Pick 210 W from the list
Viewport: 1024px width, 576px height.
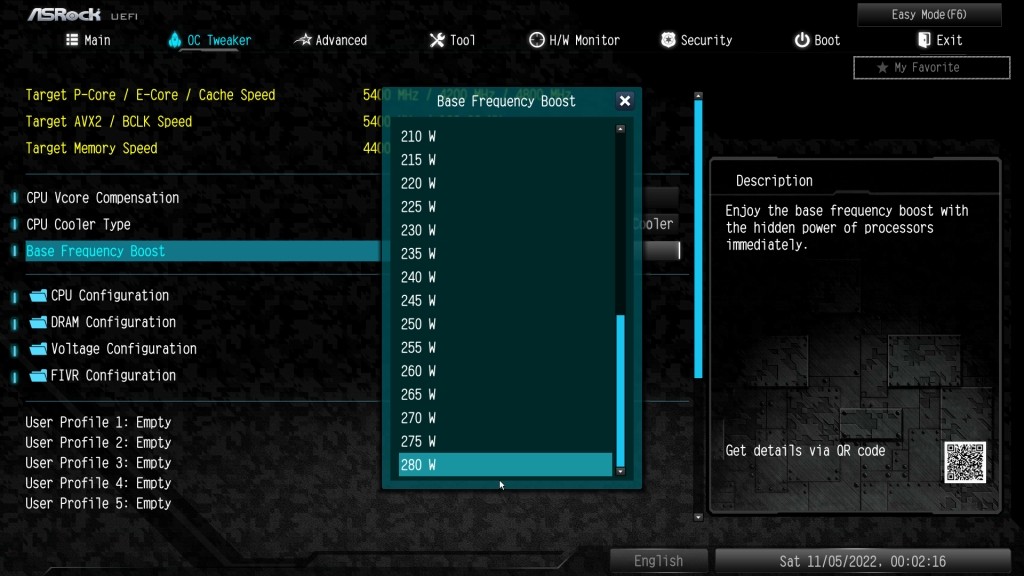(505, 136)
